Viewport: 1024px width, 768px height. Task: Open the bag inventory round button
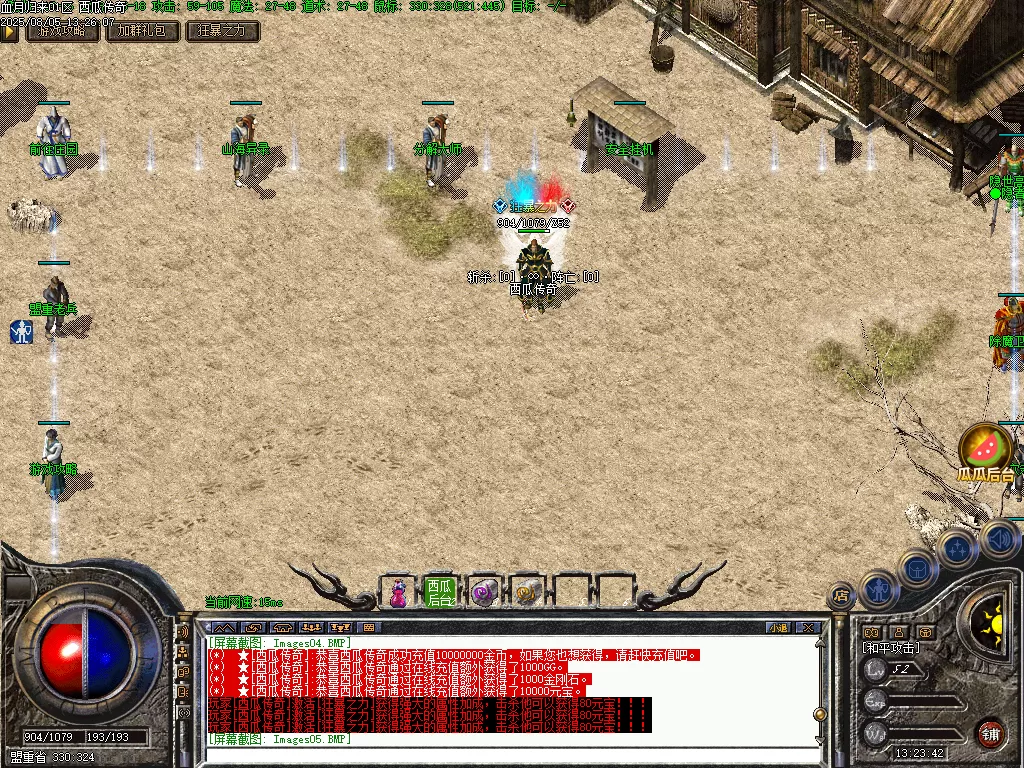coord(917,570)
